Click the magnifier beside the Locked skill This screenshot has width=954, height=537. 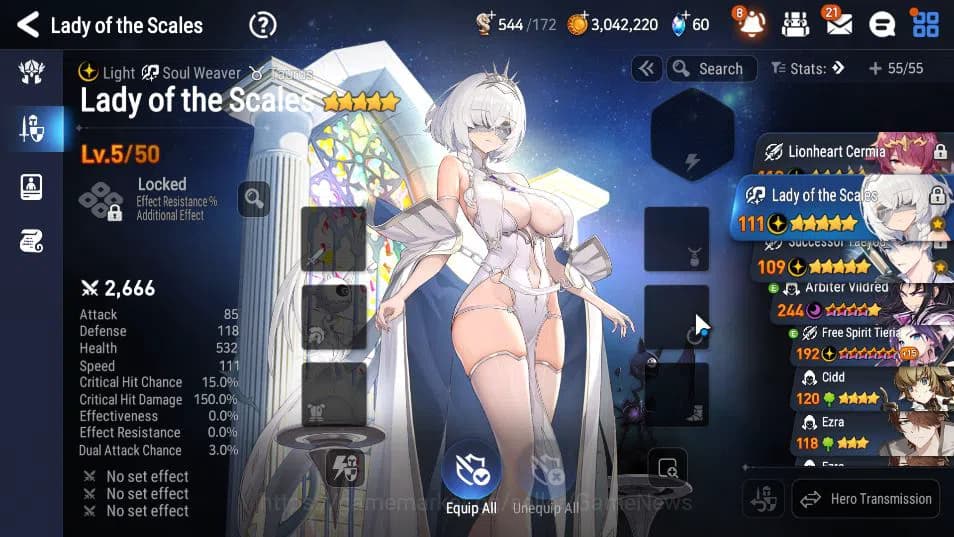tap(254, 198)
